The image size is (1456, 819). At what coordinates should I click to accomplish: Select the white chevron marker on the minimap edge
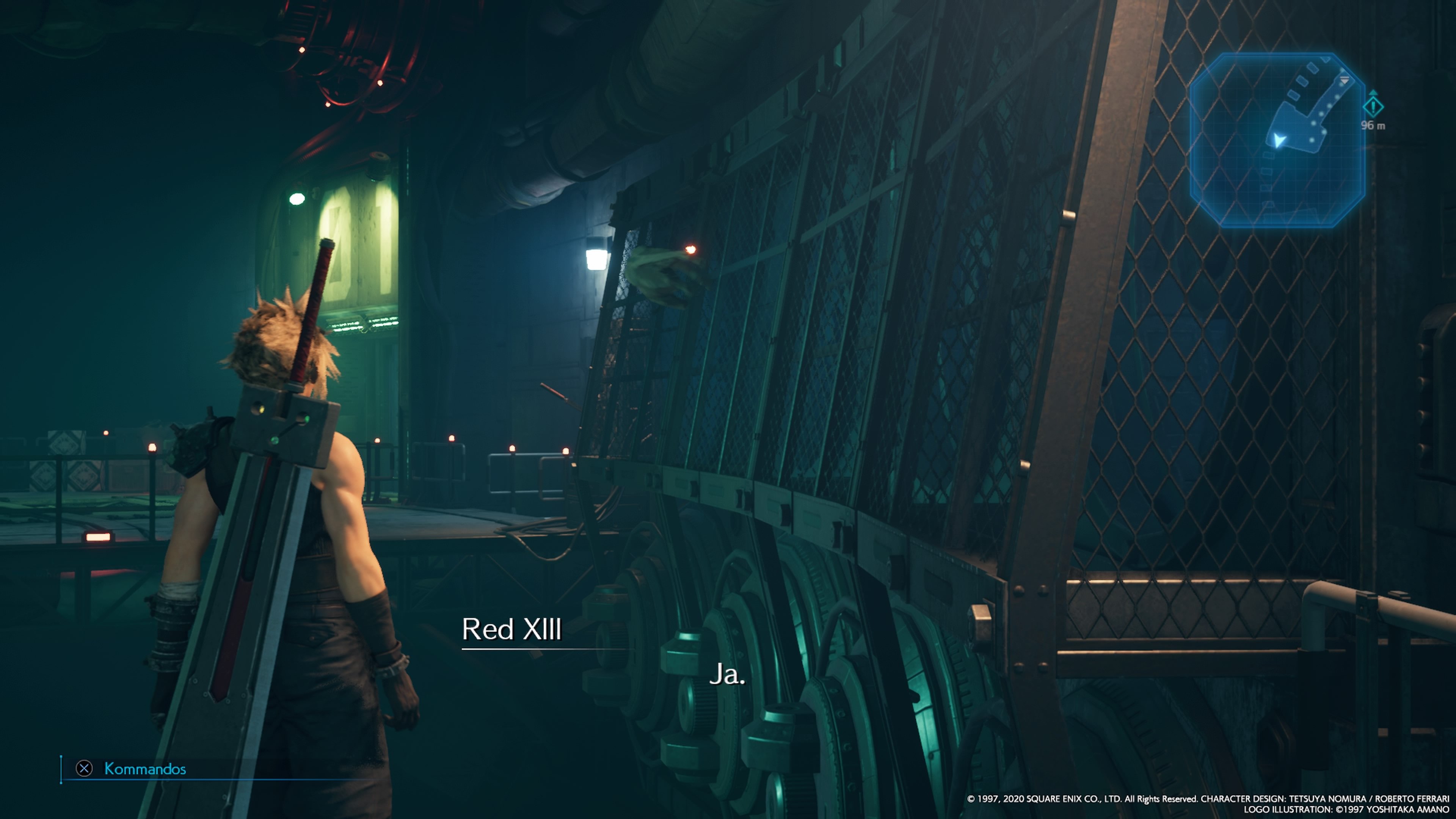(1344, 80)
